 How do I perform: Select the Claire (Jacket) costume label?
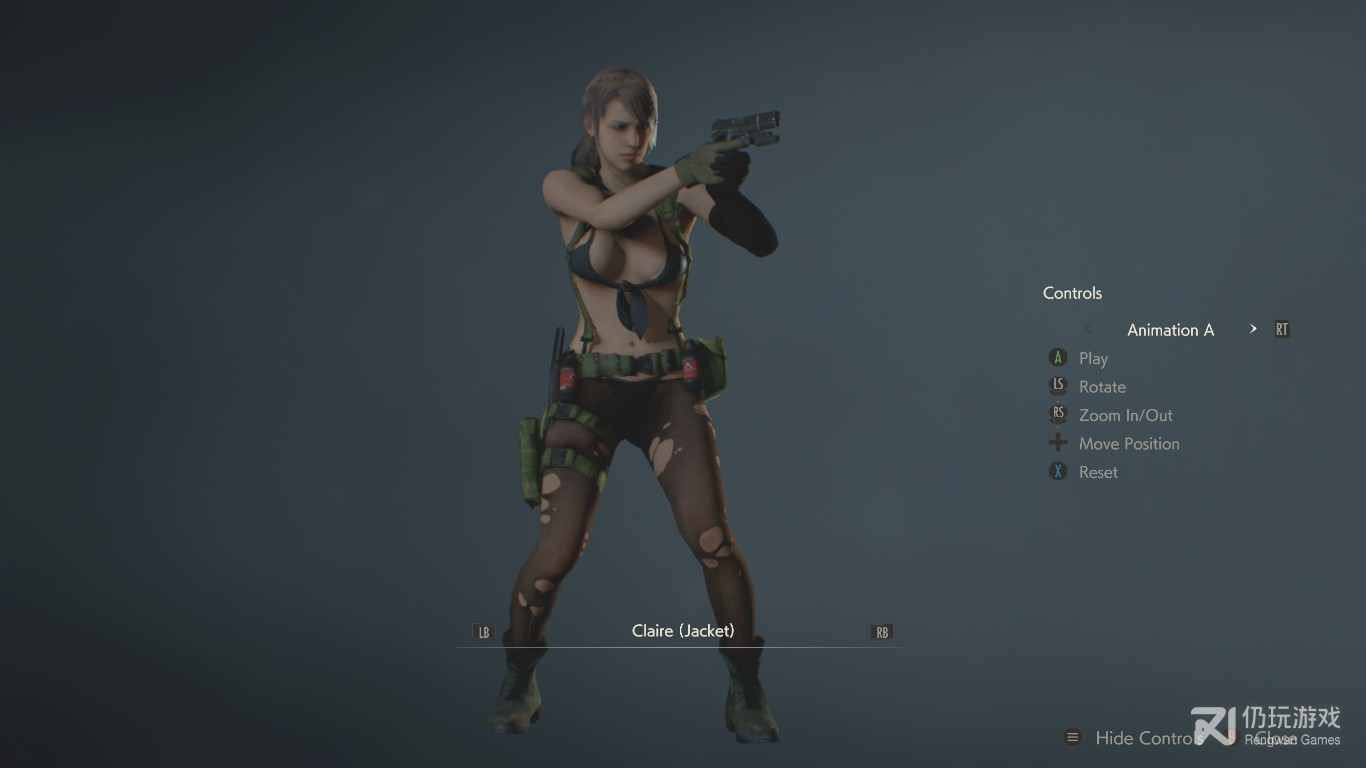683,631
